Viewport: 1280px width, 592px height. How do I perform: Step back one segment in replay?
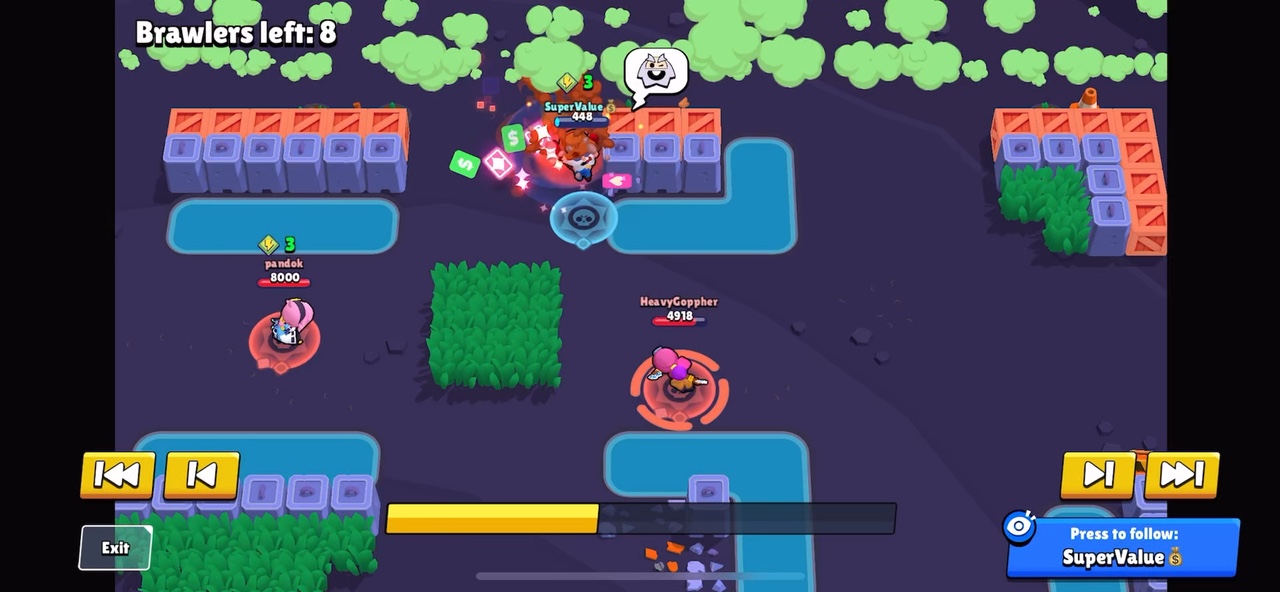click(201, 475)
